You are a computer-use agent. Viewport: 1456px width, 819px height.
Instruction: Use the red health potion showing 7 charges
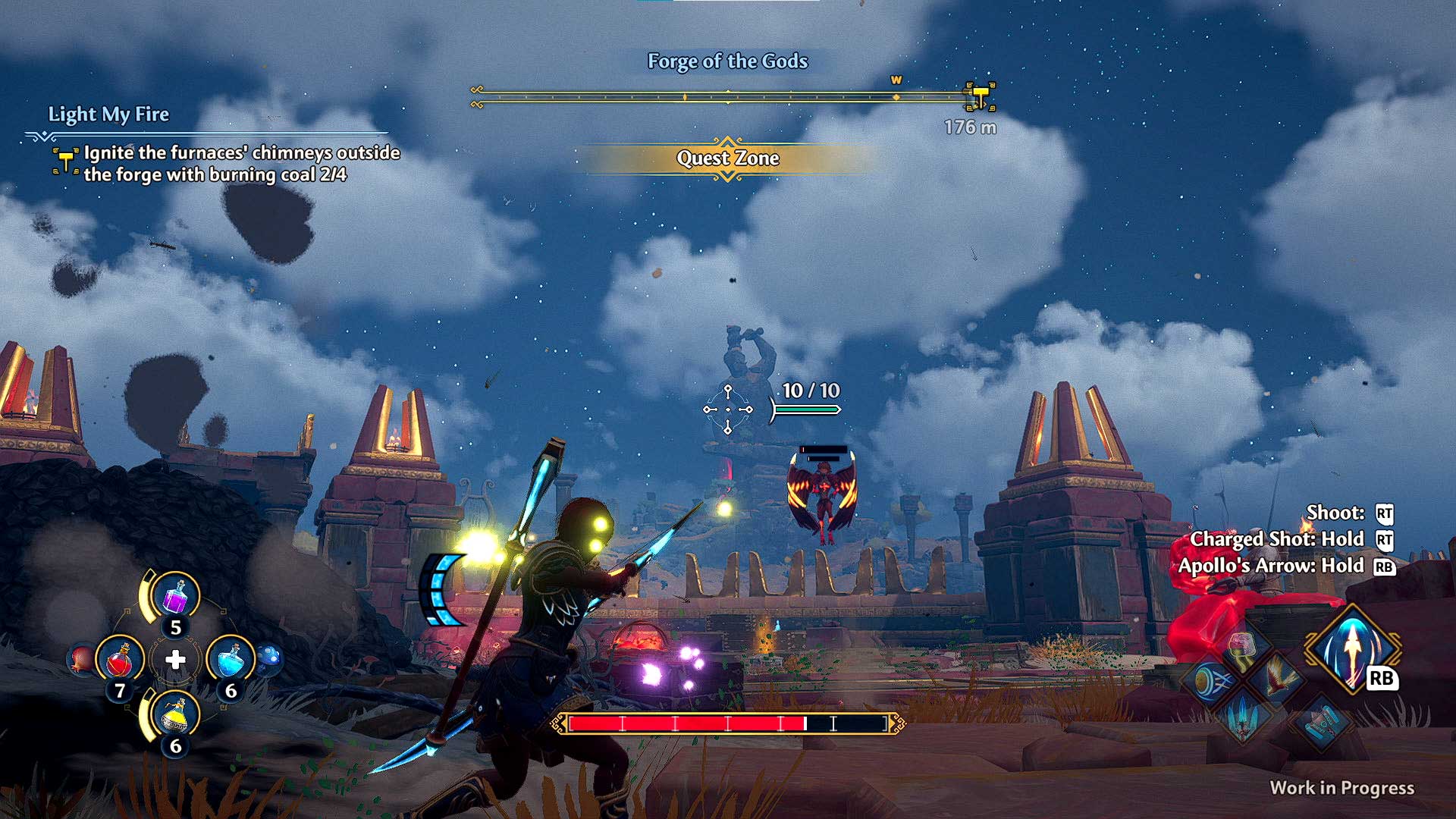tap(120, 657)
